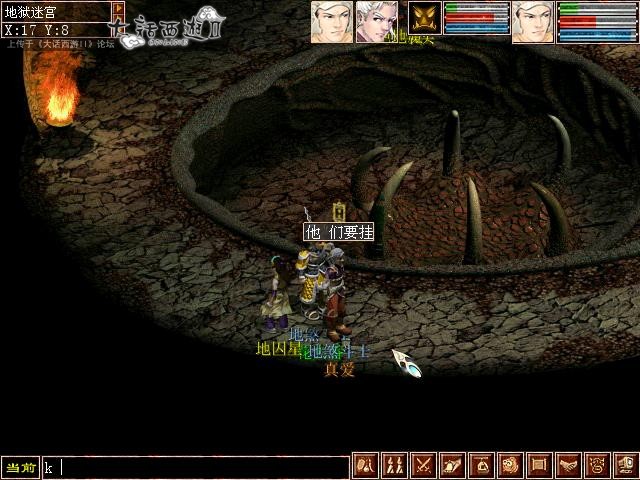Select the white-haired purple-robed teammate portrait
Image resolution: width=640 pixels, height=480 pixels.
click(376, 20)
